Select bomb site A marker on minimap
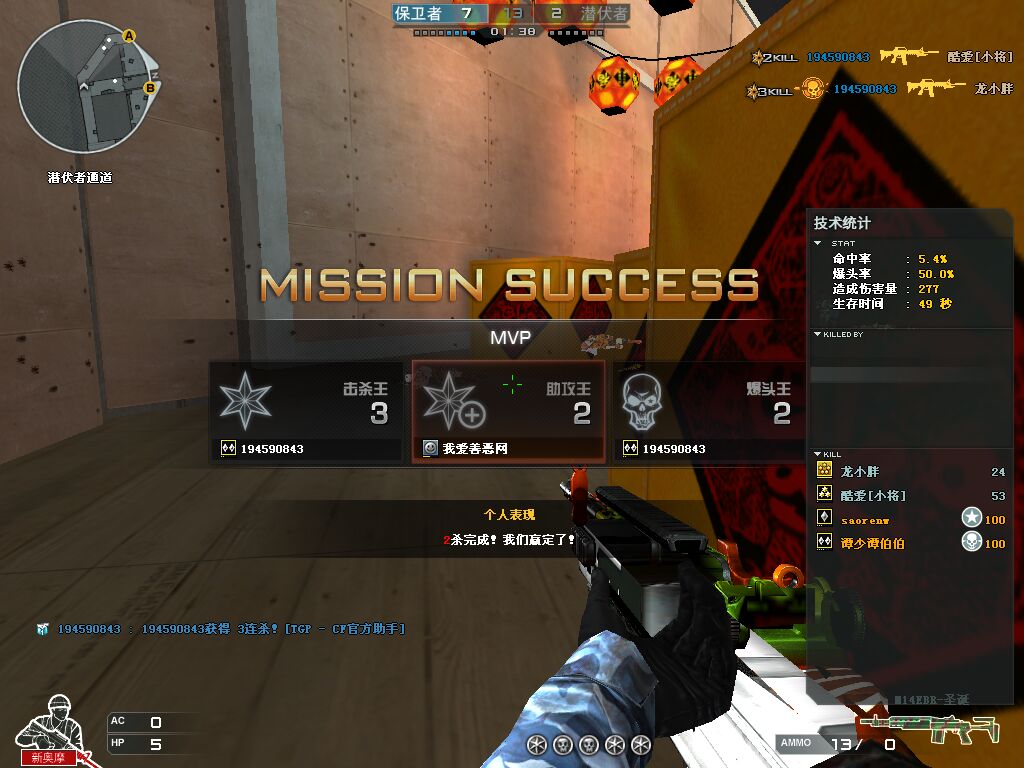 [128, 36]
